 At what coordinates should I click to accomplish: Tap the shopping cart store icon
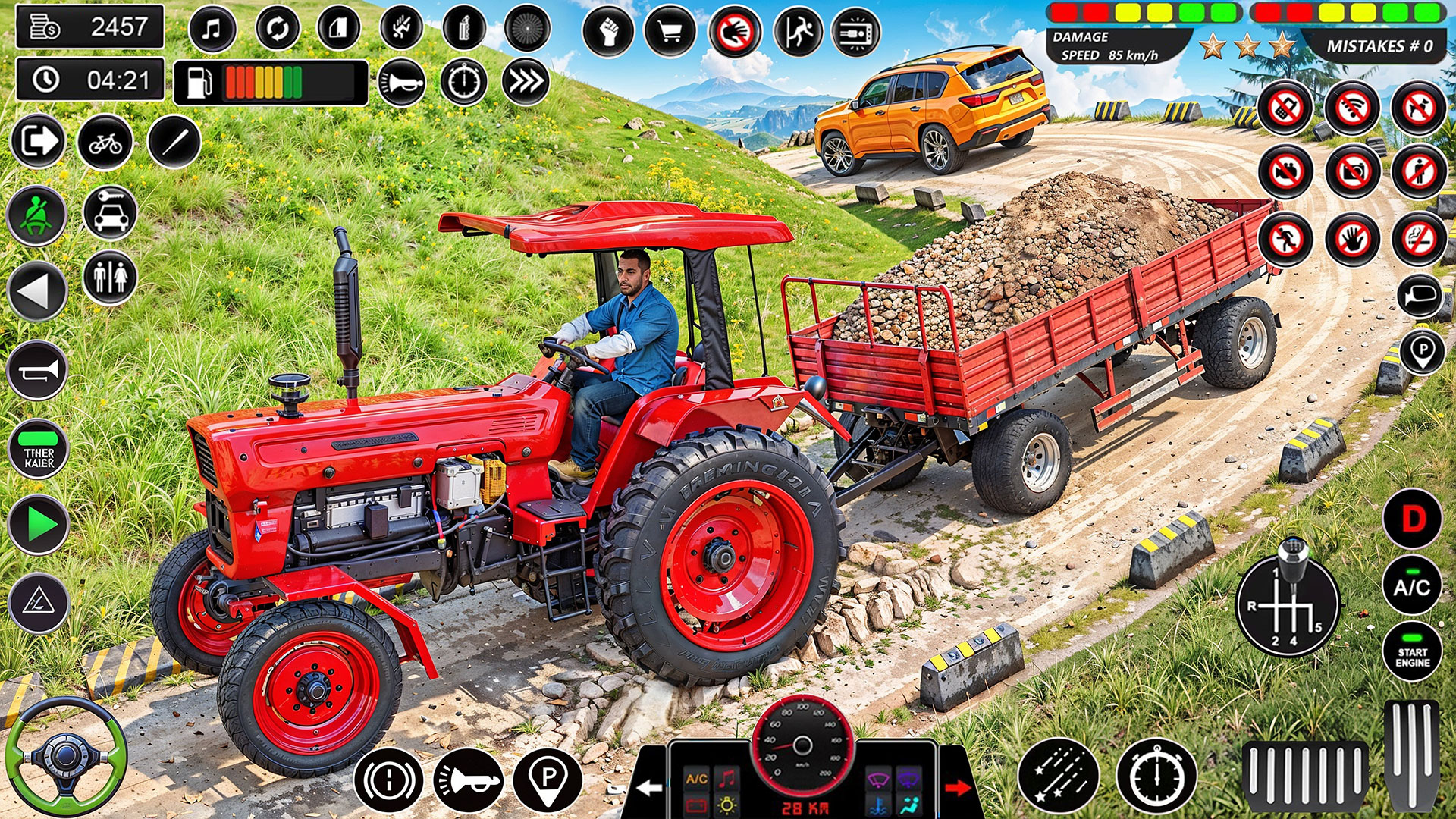tap(668, 28)
